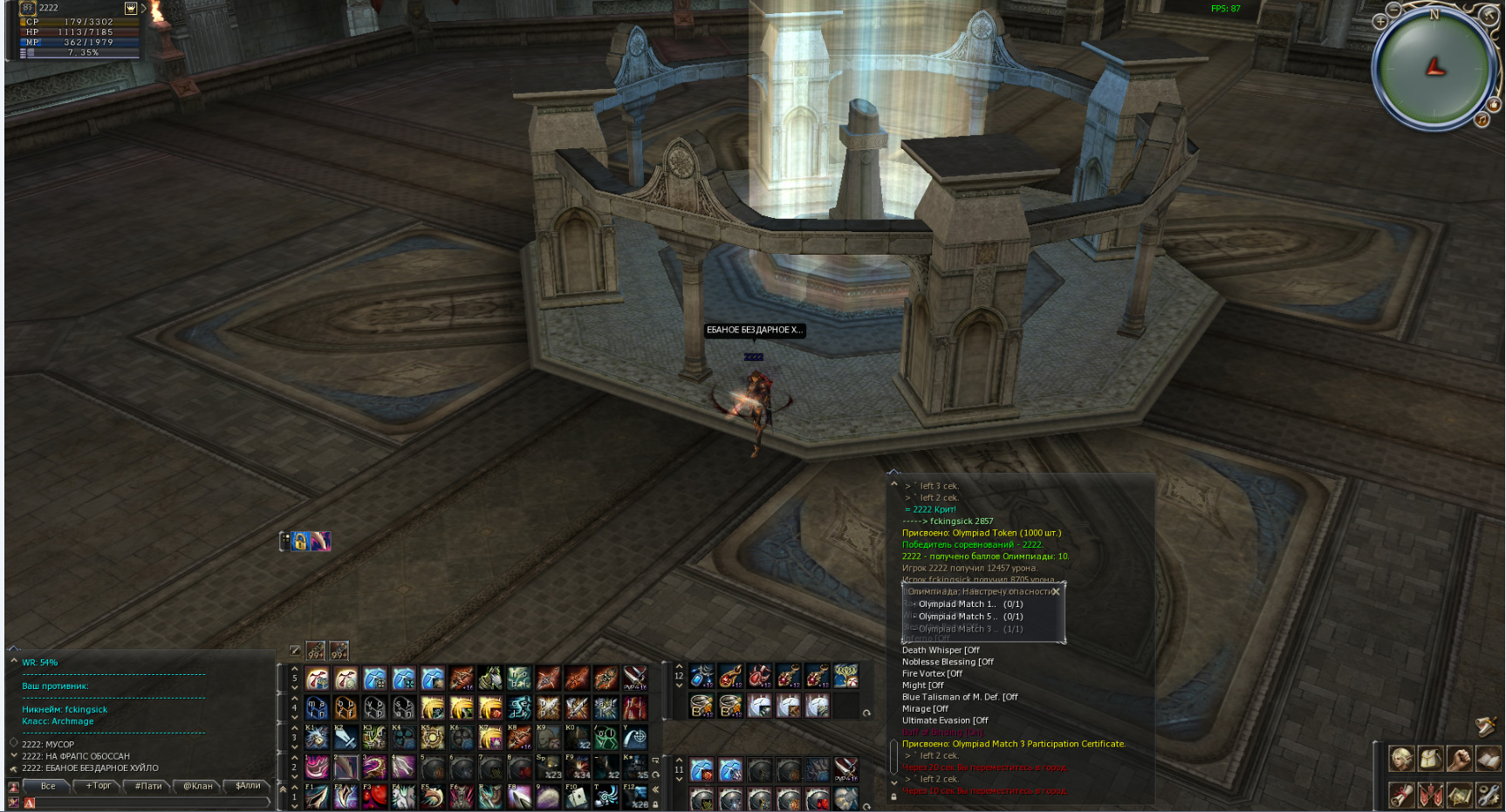Switch to the #Пати chat tab

pyautogui.click(x=149, y=786)
